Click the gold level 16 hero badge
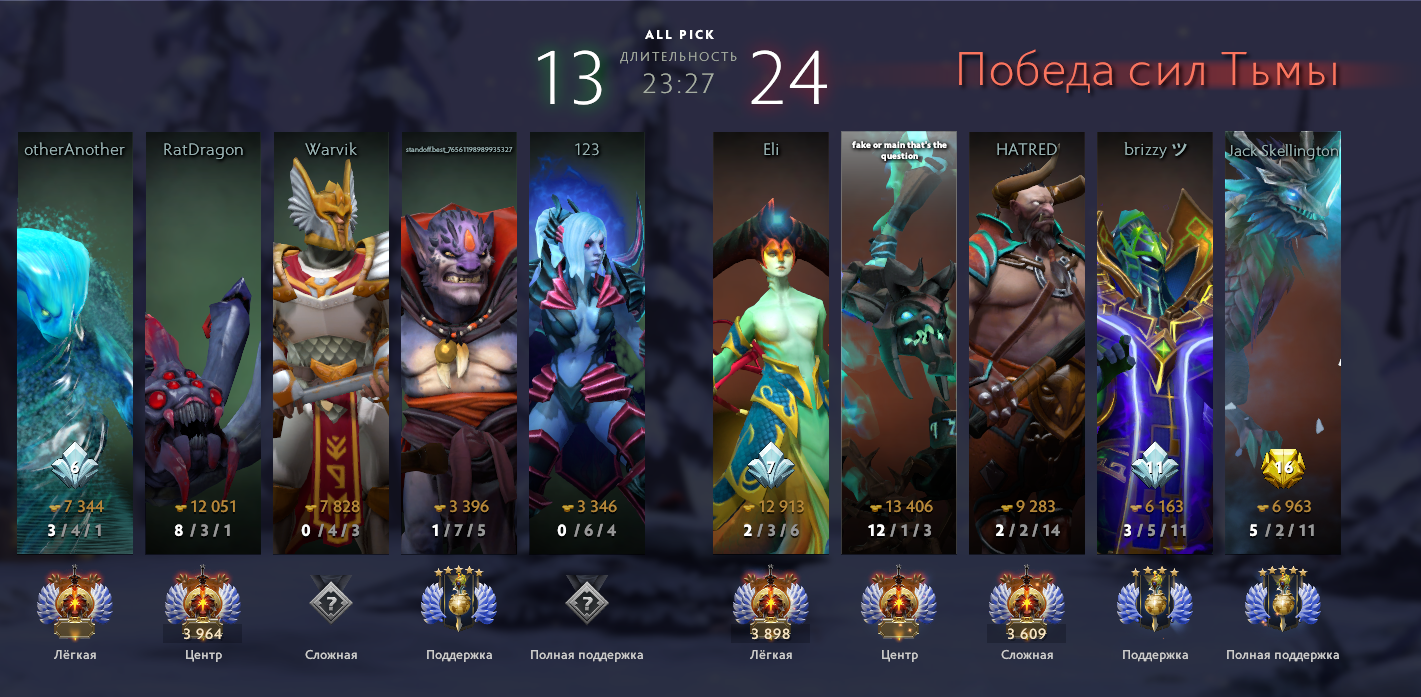Image resolution: width=1421 pixels, height=697 pixels. [x=1284, y=466]
